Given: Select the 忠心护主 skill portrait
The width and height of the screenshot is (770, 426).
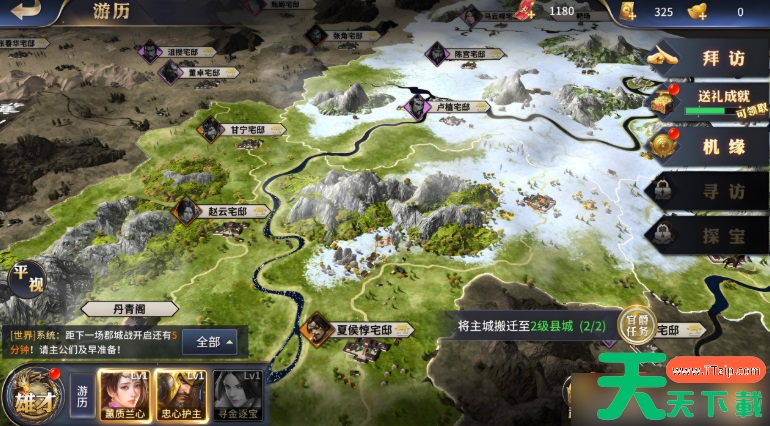Looking at the screenshot, I should pos(181,393).
